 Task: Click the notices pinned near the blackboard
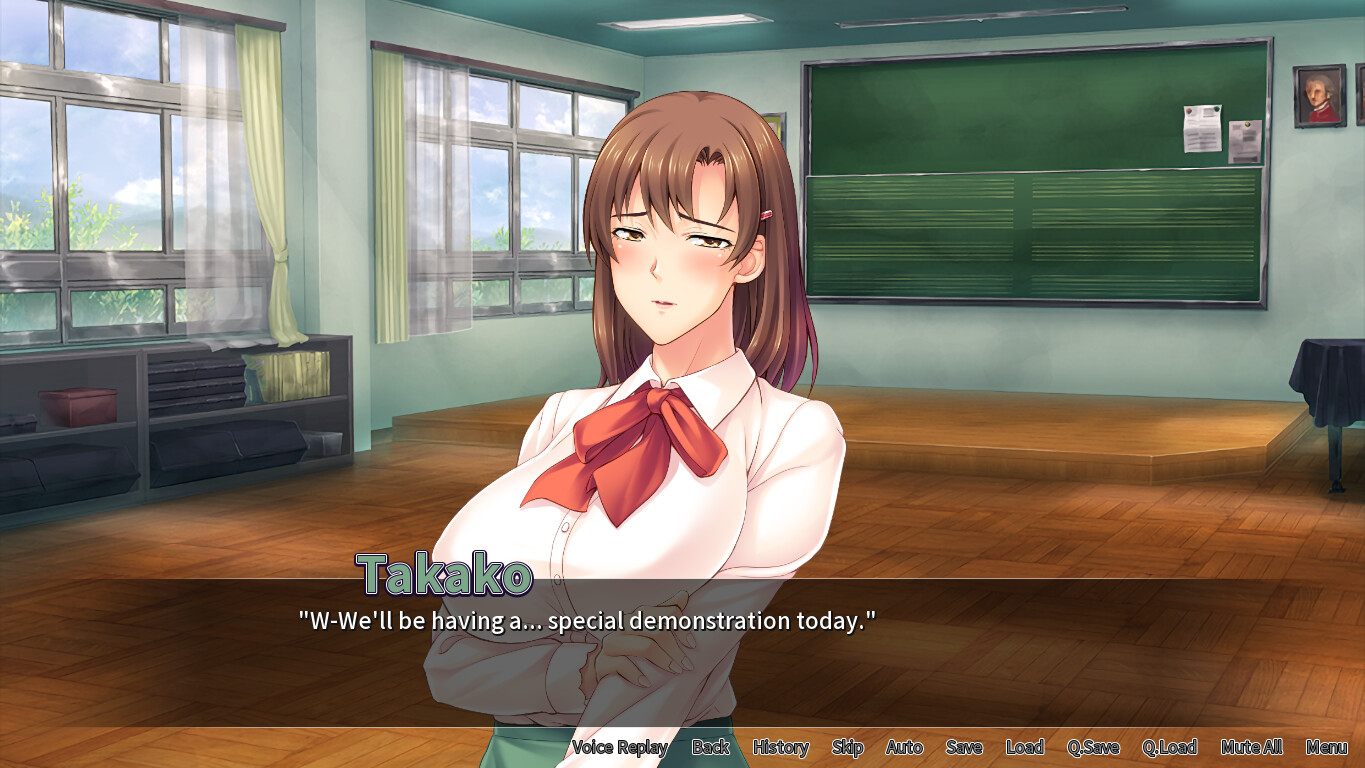click(x=1210, y=130)
